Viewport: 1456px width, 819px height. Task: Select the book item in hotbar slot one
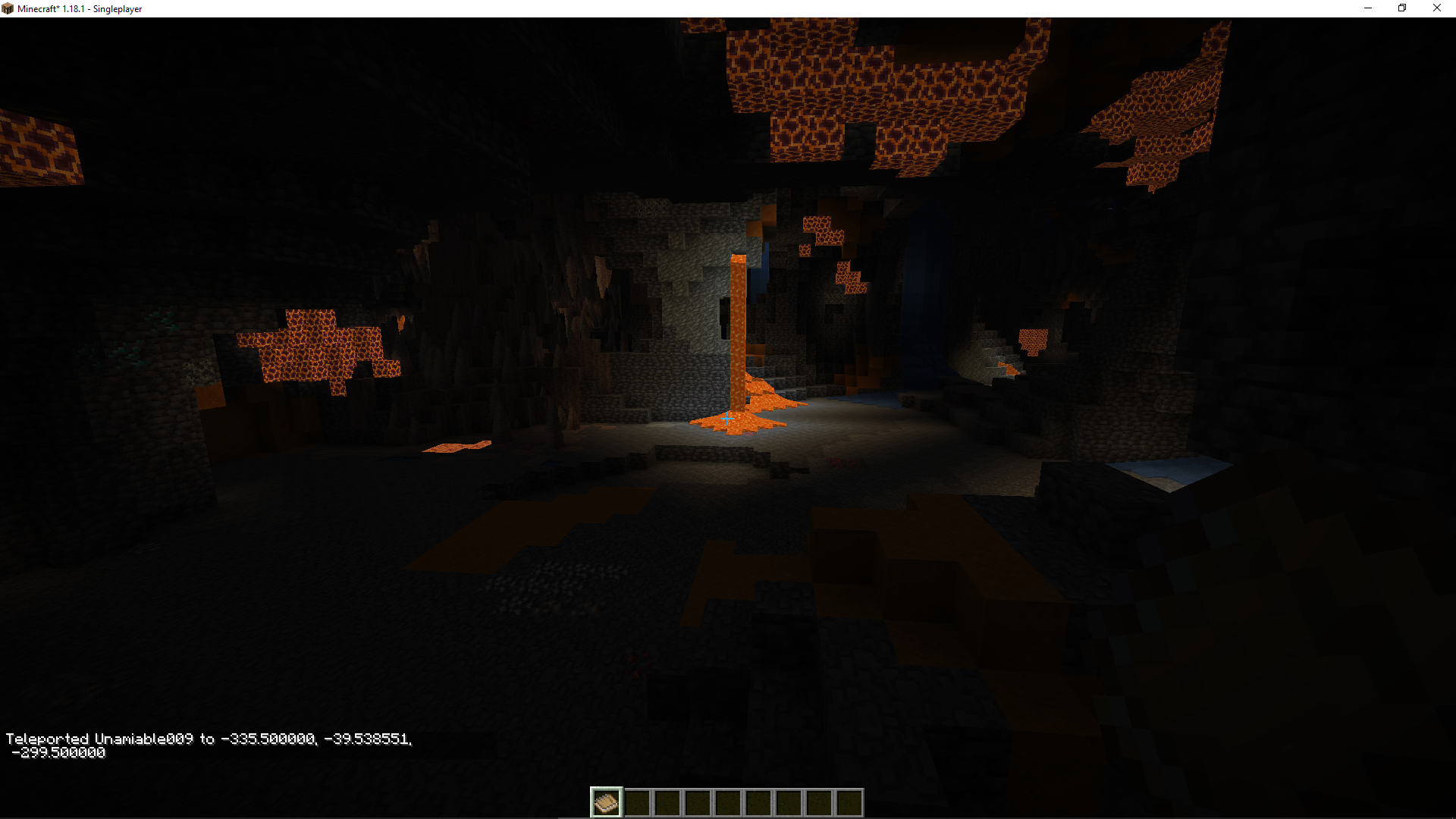coord(607,802)
